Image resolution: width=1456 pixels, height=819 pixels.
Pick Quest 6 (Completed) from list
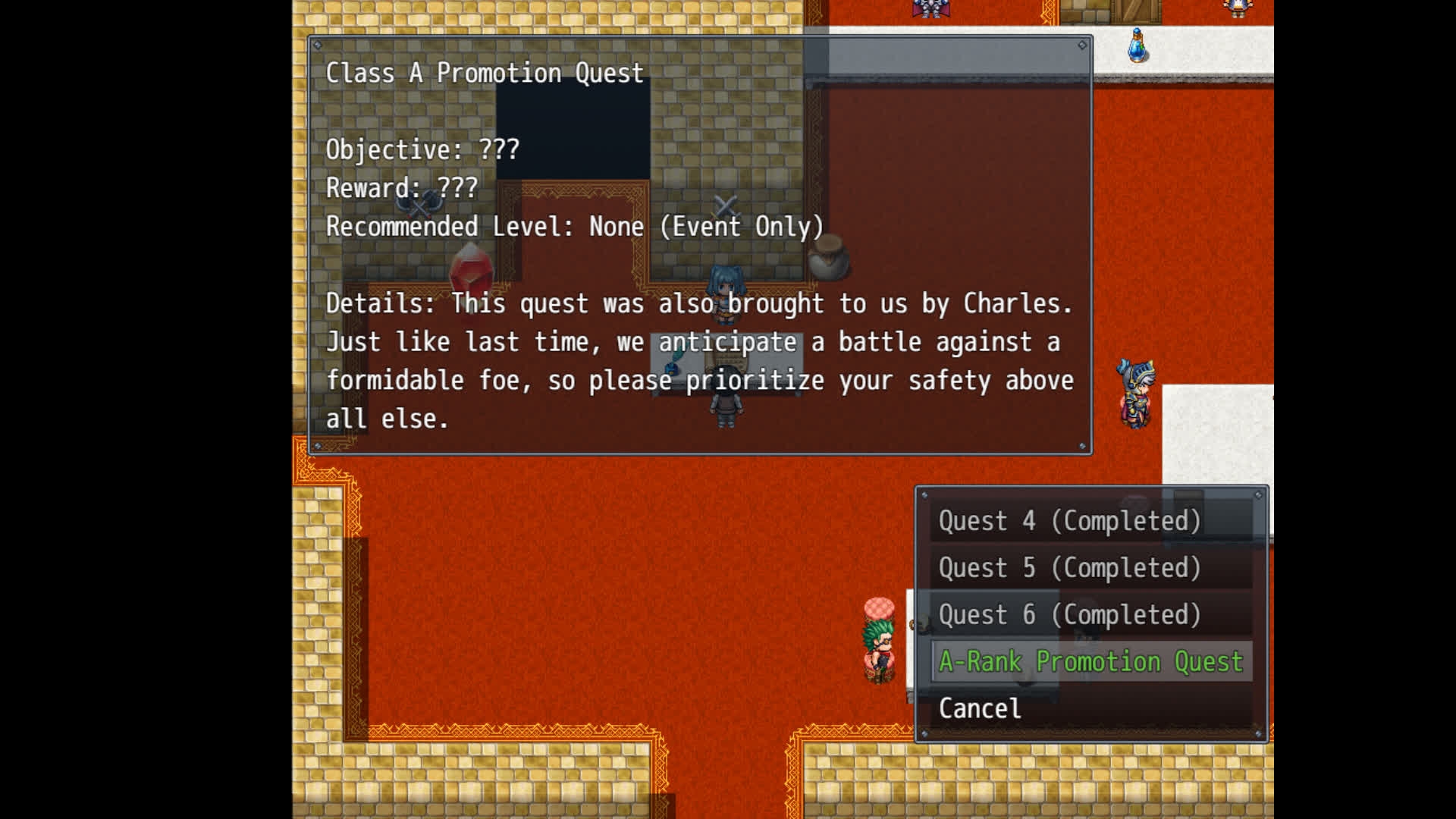(1069, 615)
